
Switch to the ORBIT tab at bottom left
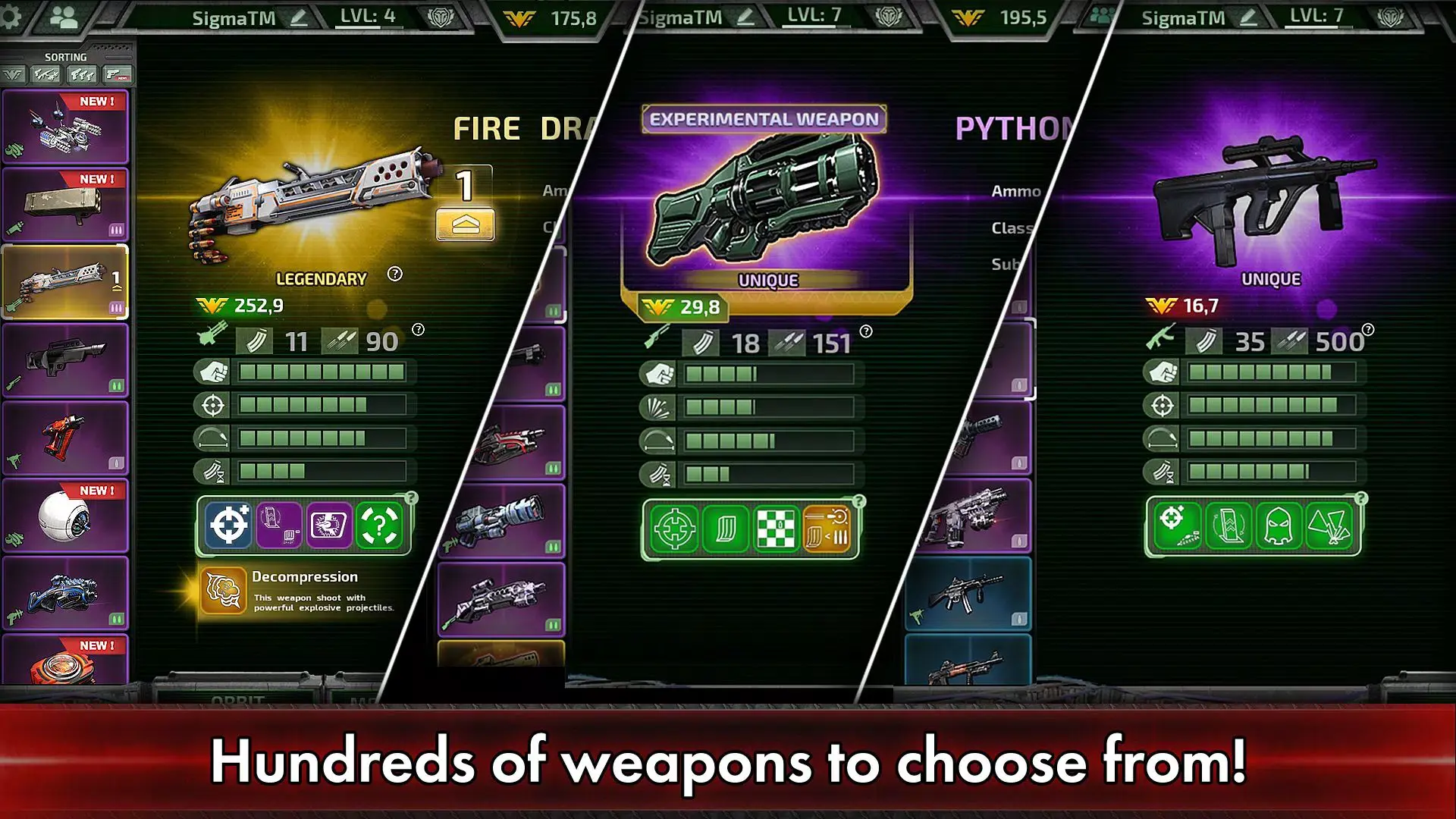point(235,698)
